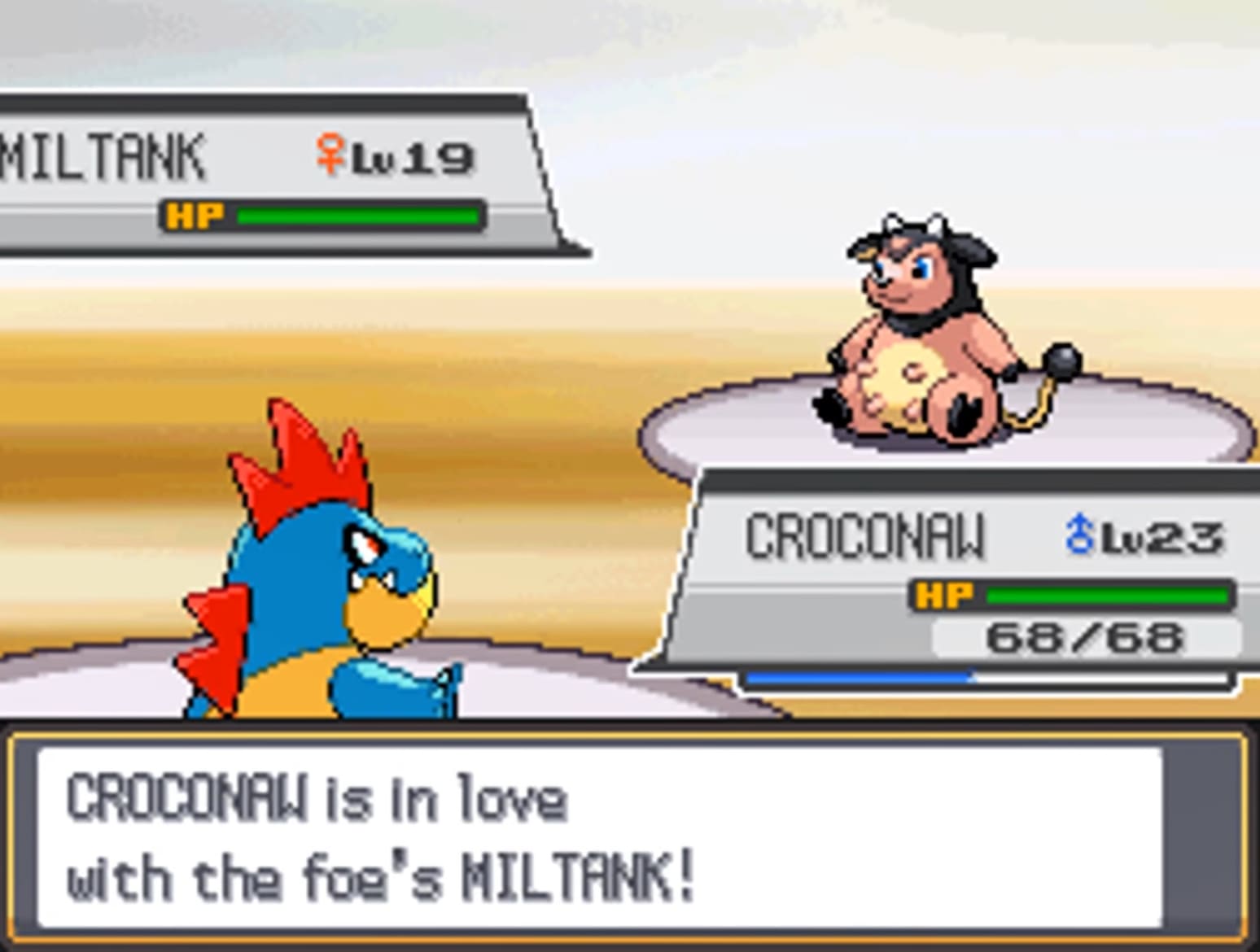1260x952 pixels.
Task: Click the female gender symbol next to MILTANK
Action: (330, 151)
